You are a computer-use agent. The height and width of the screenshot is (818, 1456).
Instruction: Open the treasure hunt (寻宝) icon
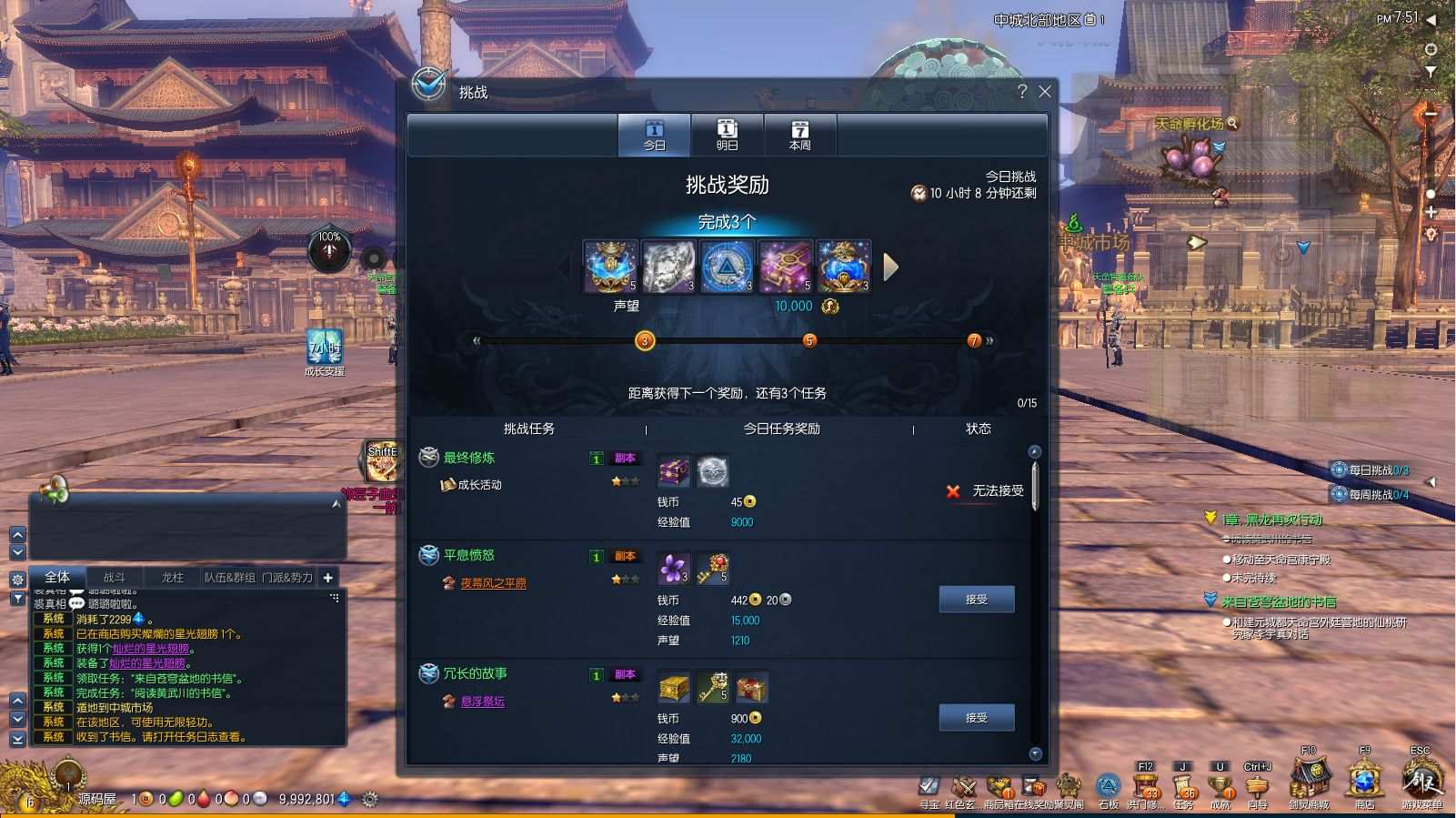(929, 787)
